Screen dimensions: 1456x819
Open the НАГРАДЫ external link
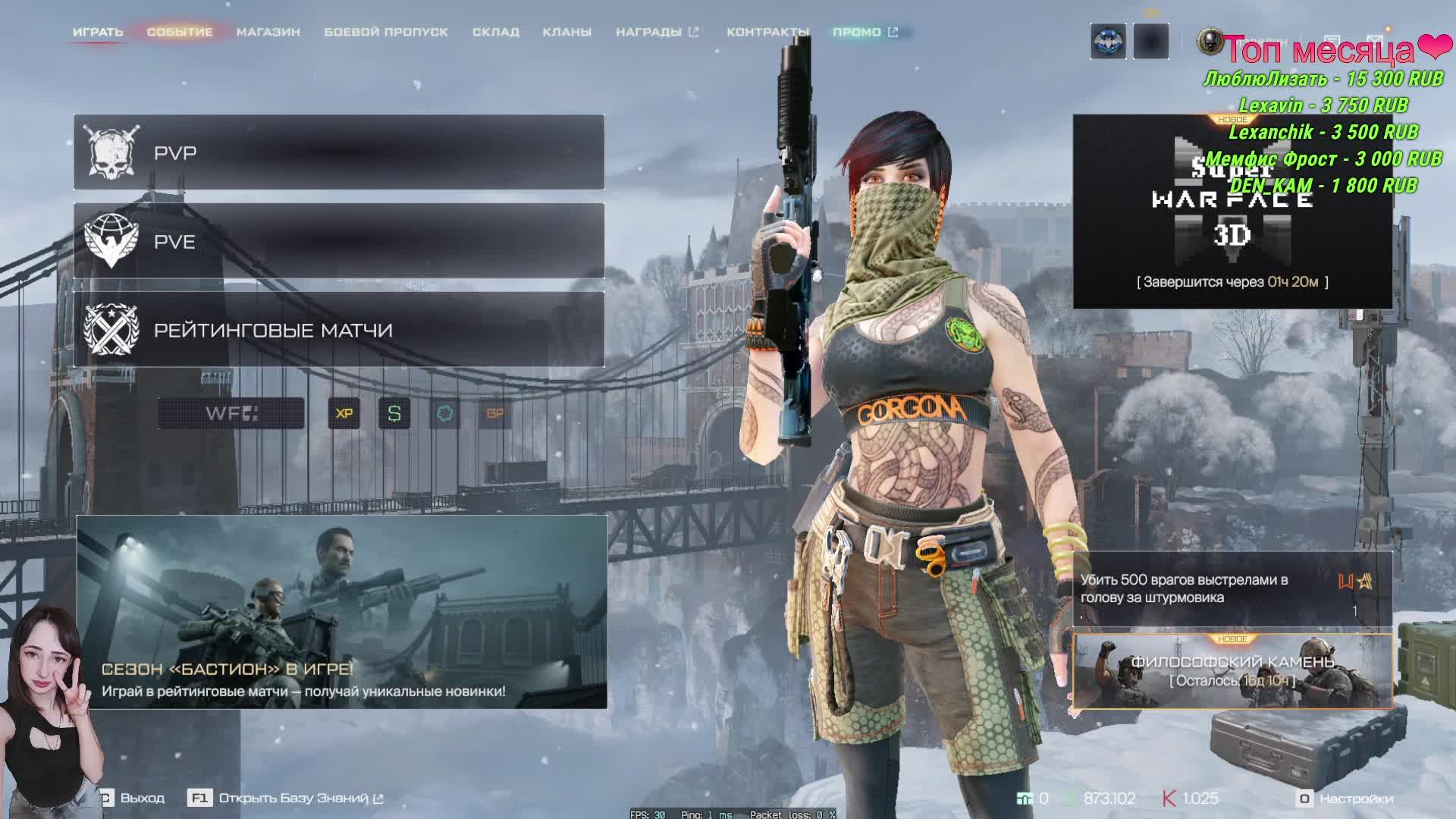point(657,32)
